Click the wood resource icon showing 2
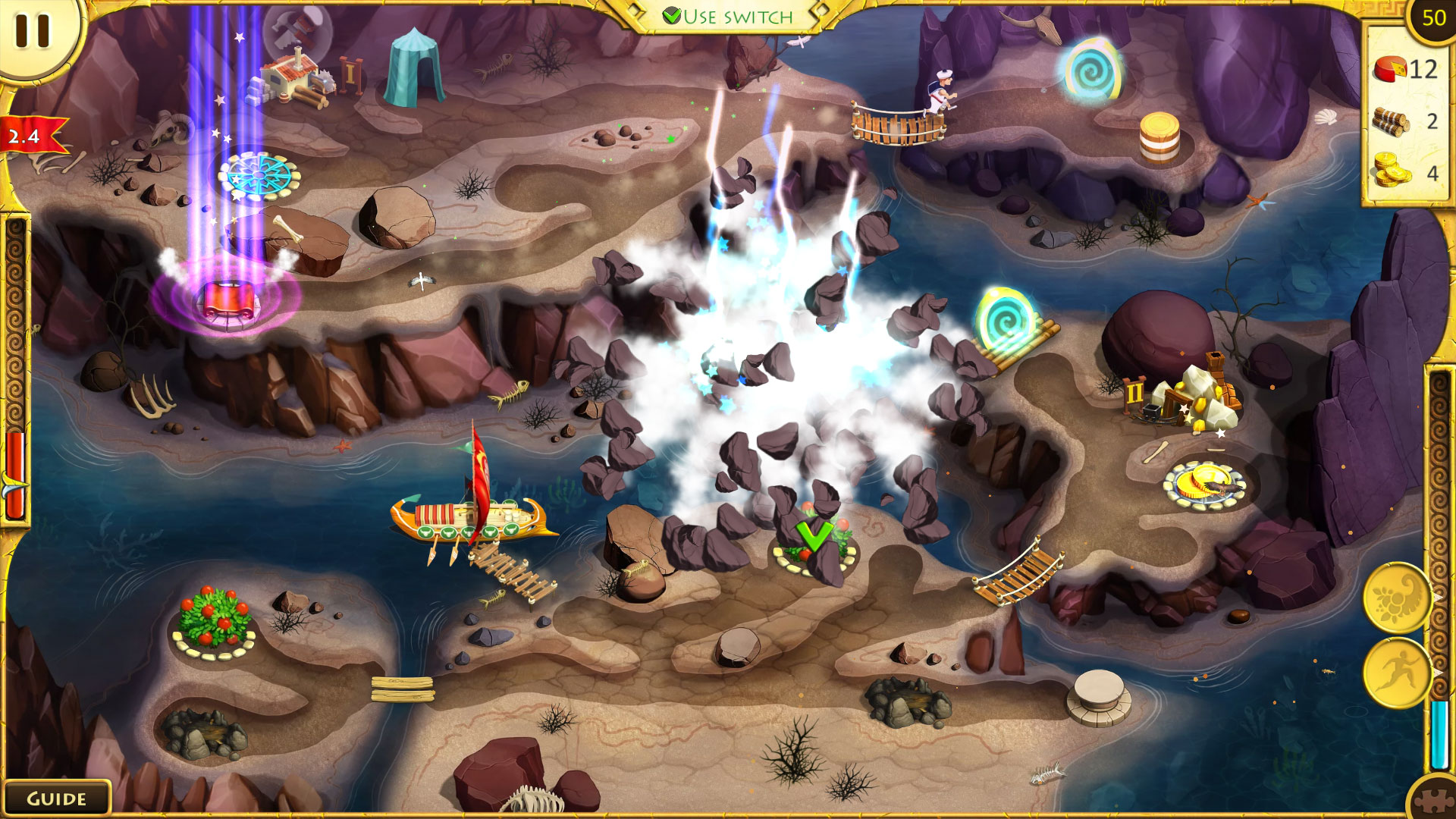 [x=1392, y=121]
